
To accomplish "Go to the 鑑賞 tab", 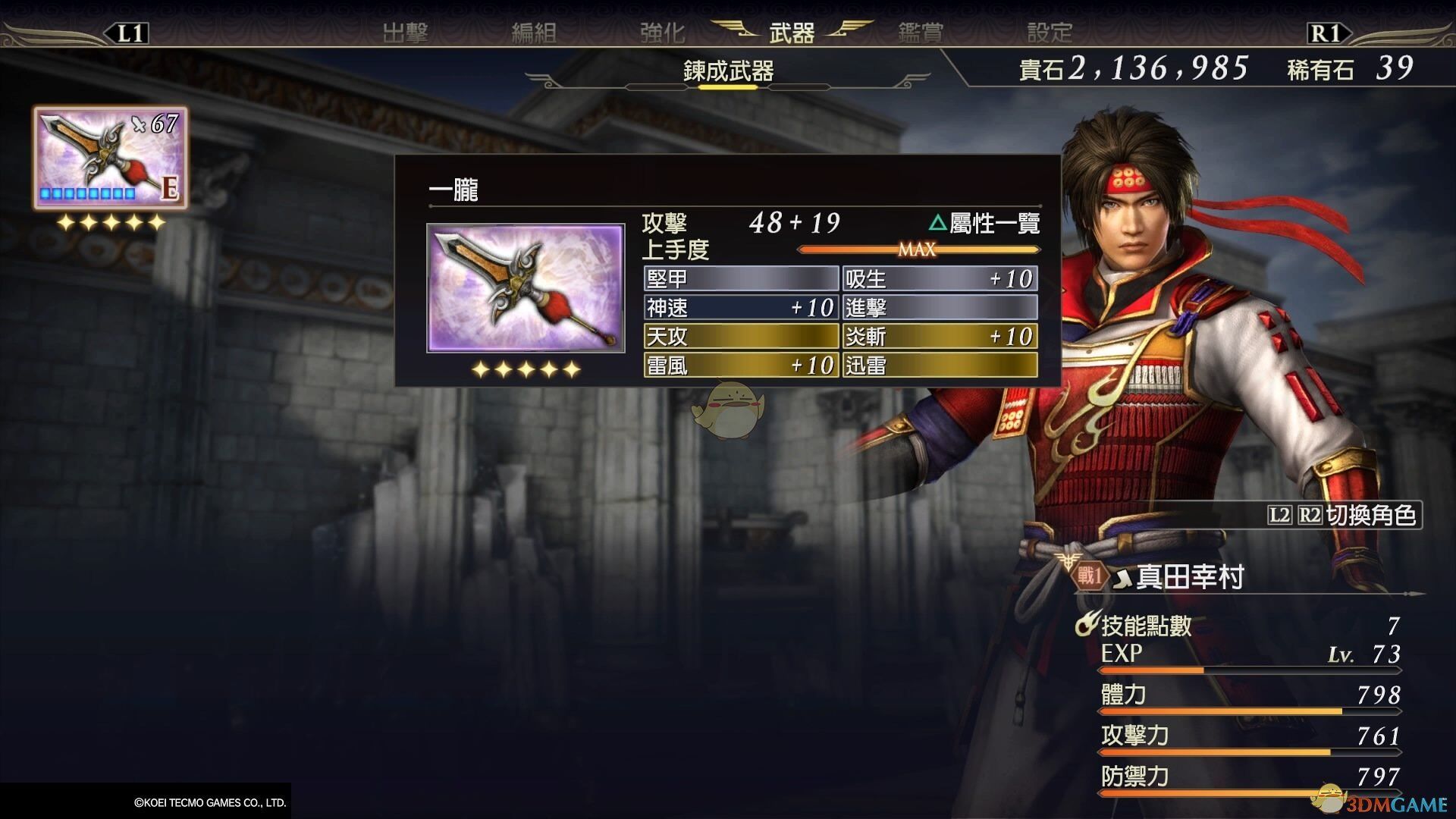I will 921,33.
